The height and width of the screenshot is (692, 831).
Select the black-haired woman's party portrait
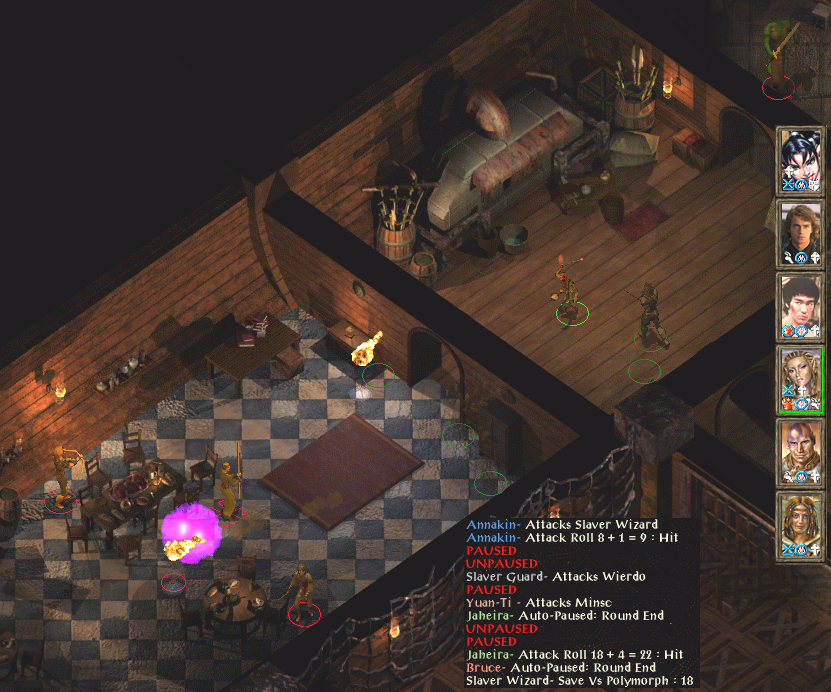click(x=801, y=158)
